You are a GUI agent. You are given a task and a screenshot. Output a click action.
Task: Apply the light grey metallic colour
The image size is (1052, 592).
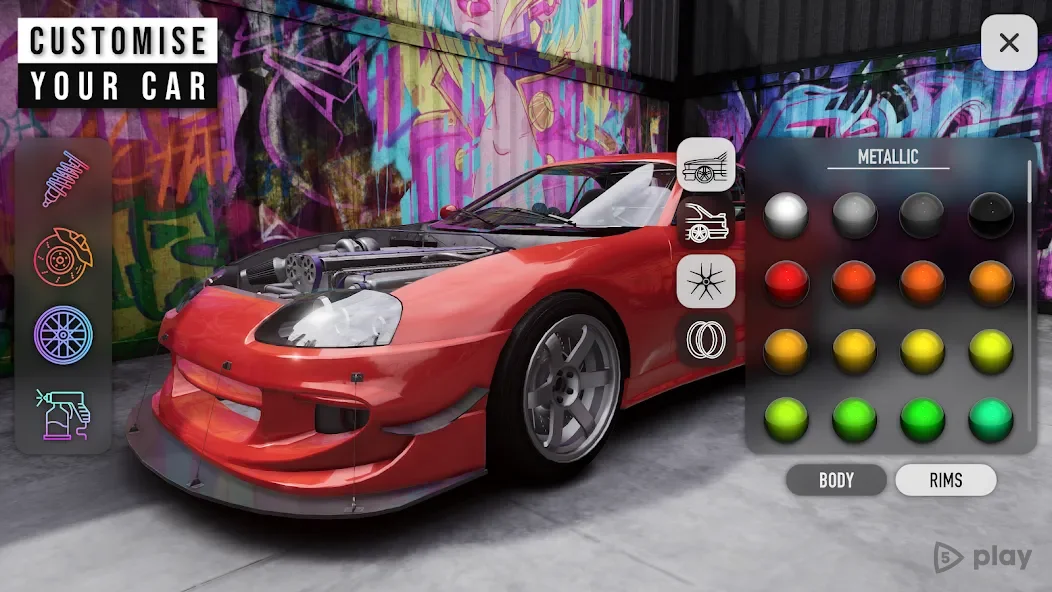click(855, 215)
